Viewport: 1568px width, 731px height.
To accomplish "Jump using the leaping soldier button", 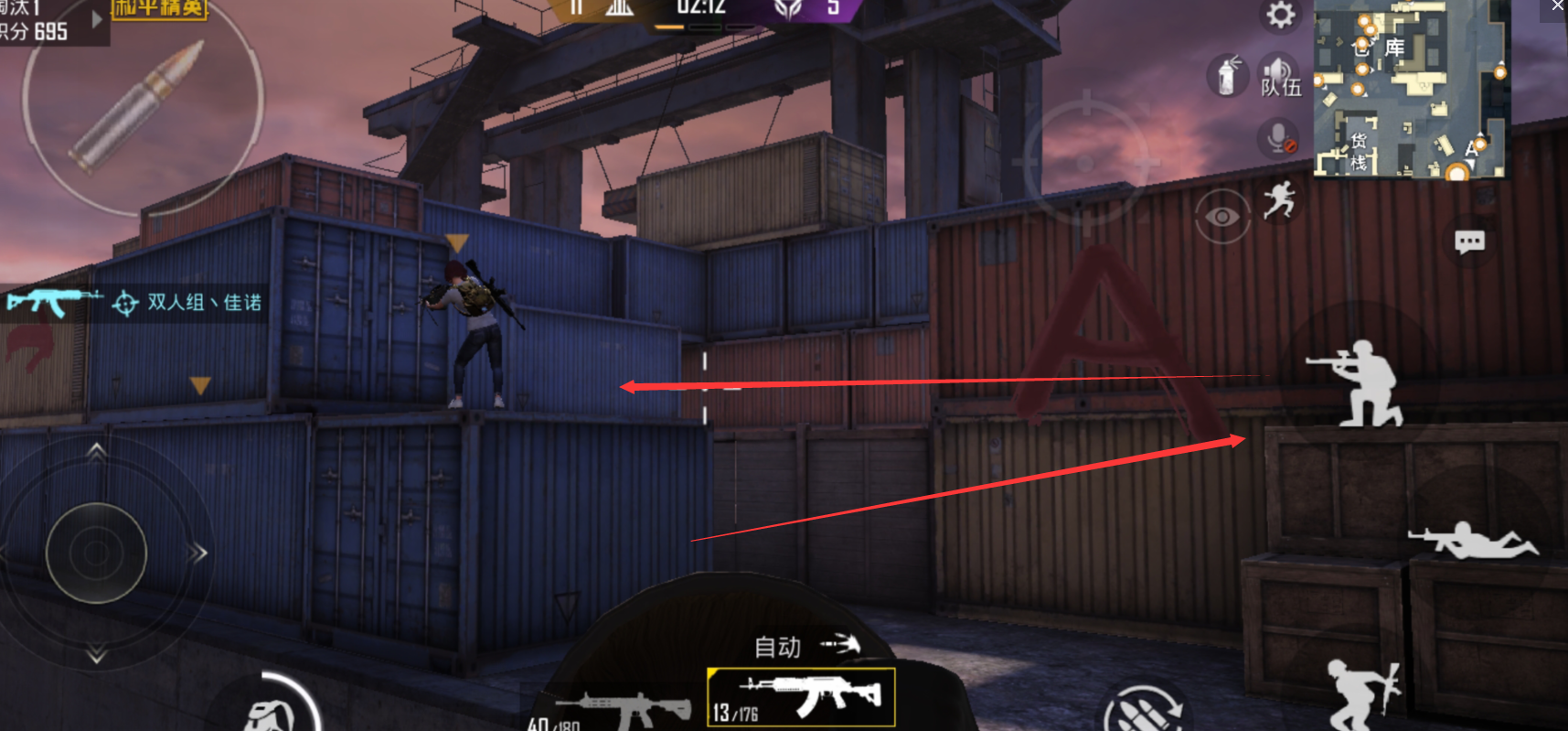I will point(1362,694).
